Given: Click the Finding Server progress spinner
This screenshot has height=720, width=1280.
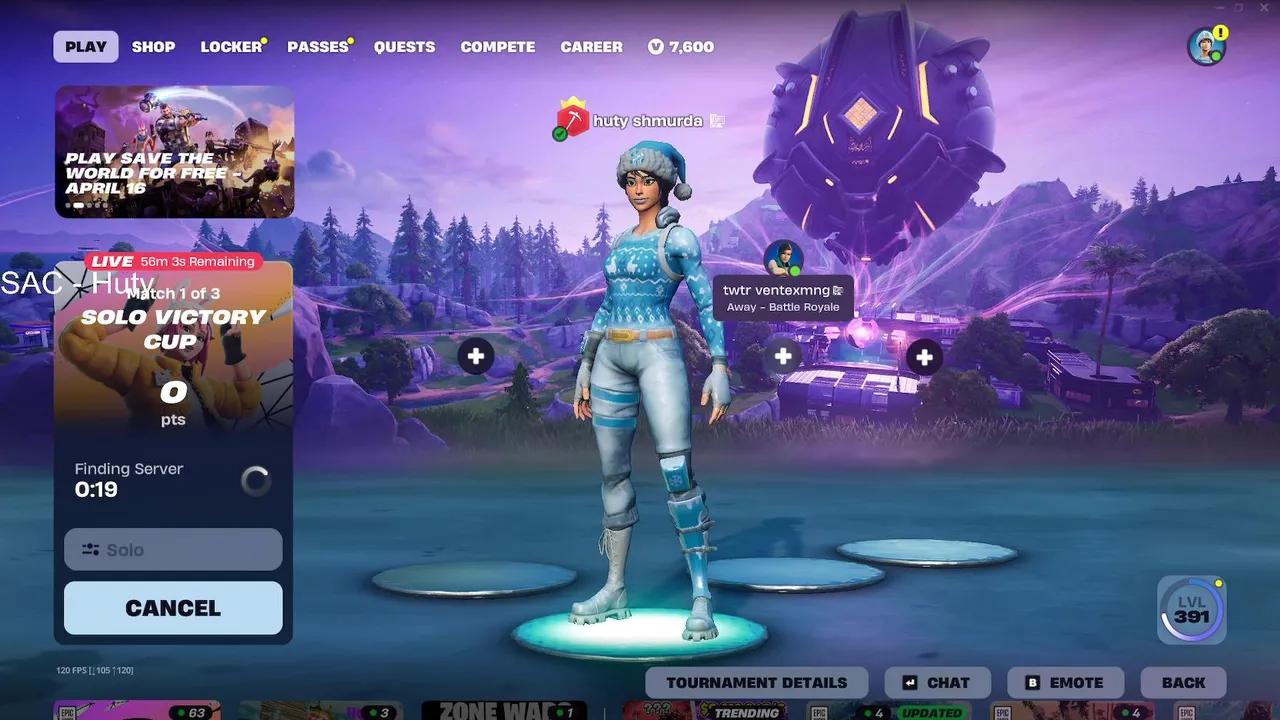Looking at the screenshot, I should click(256, 480).
